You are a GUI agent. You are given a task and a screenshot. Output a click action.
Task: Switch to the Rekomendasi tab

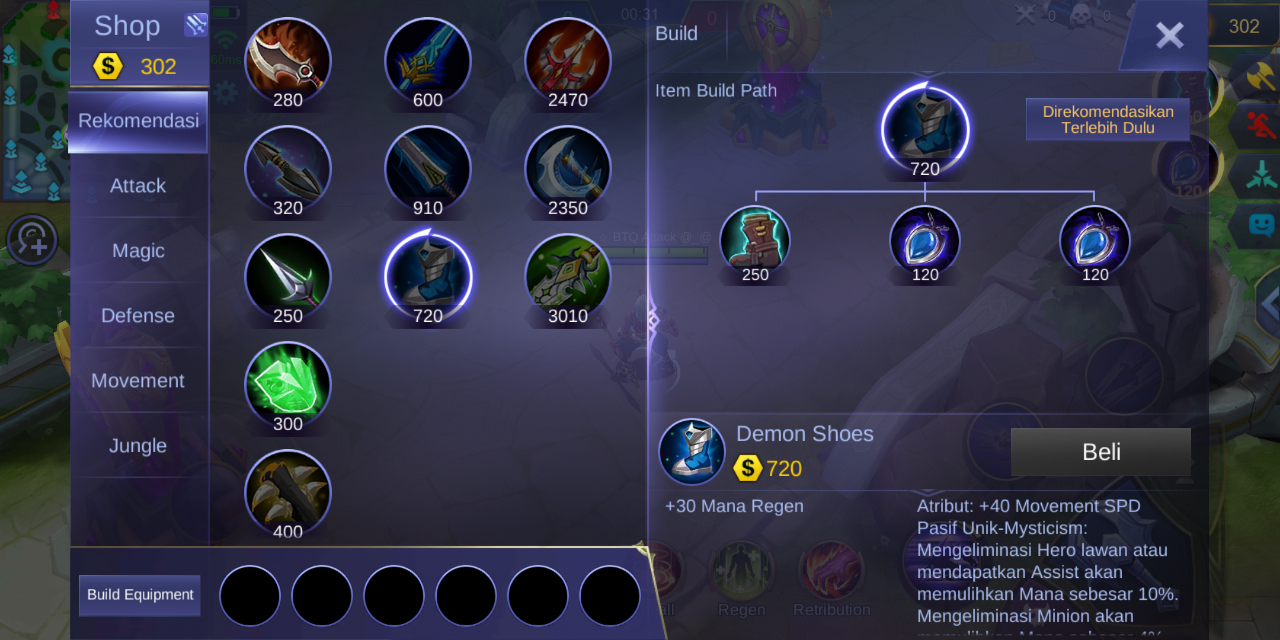click(x=138, y=121)
